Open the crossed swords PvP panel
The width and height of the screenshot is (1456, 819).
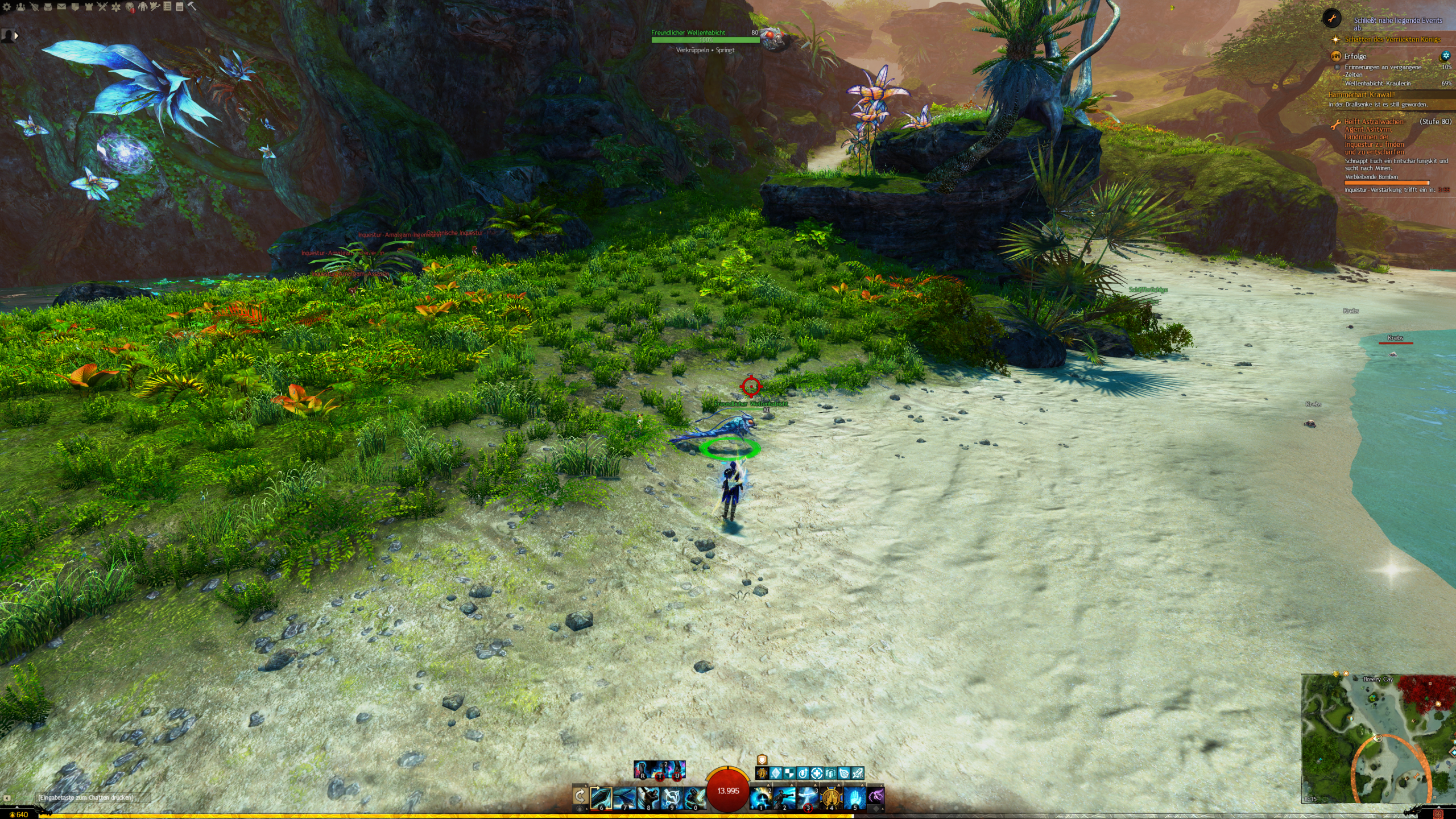tap(102, 7)
